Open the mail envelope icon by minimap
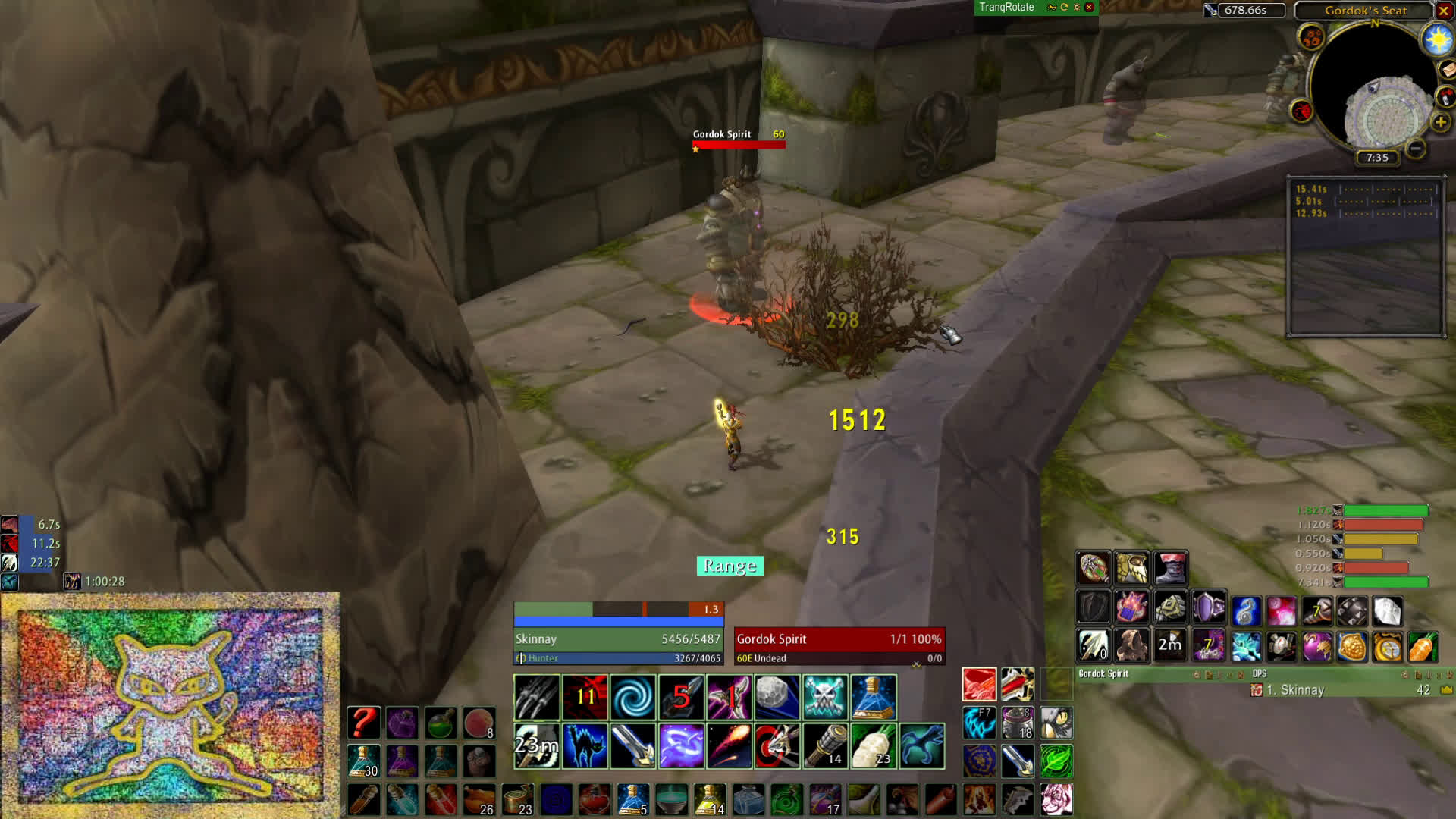1456x819 pixels. pos(1447,70)
